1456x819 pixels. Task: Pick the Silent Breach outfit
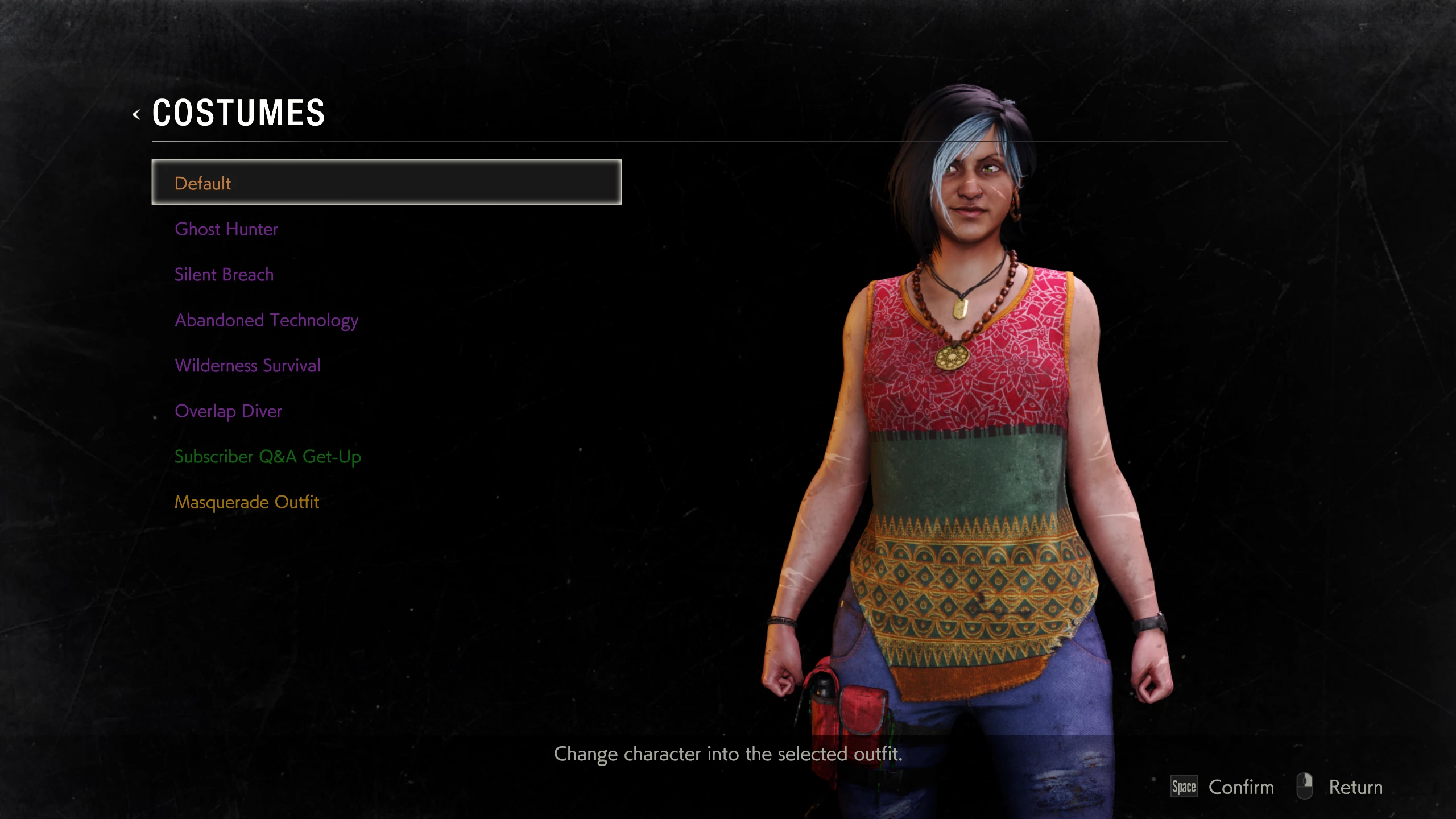(224, 274)
